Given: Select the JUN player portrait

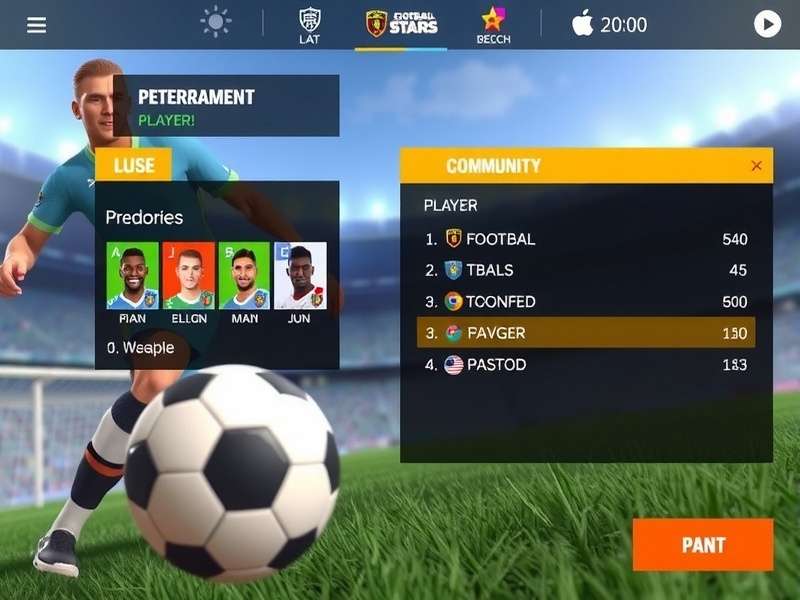Looking at the screenshot, I should 300,275.
